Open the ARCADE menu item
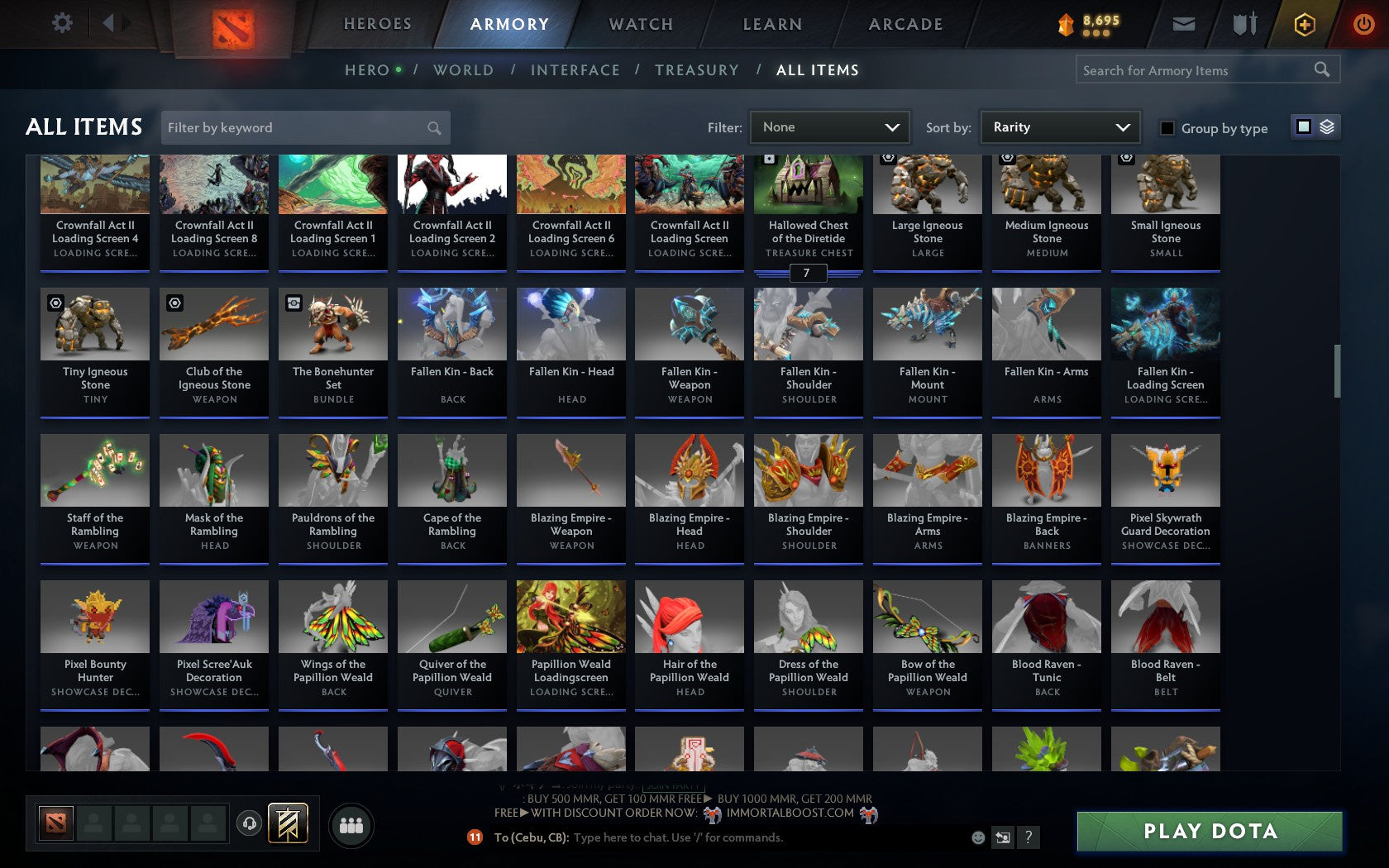 pos(905,24)
